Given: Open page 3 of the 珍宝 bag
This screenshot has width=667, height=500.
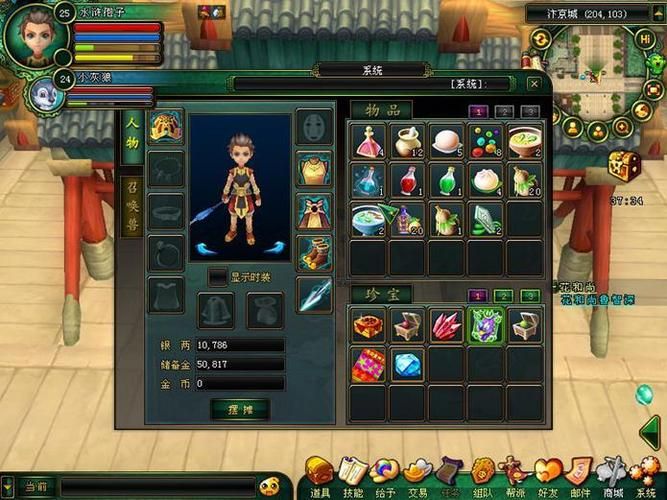Looking at the screenshot, I should pos(529,296).
